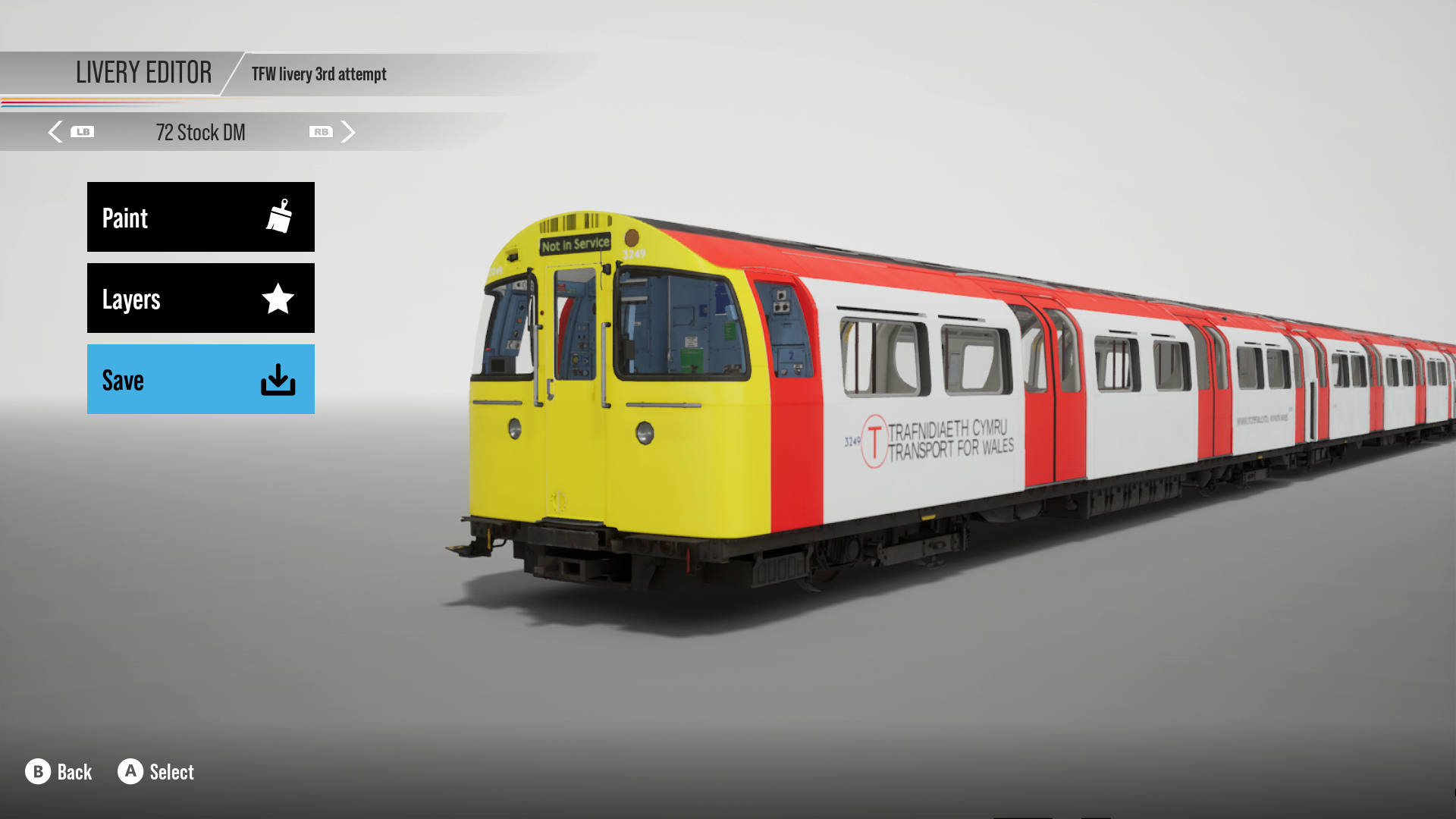Save the current livery
This screenshot has width=1456, height=819.
click(201, 379)
